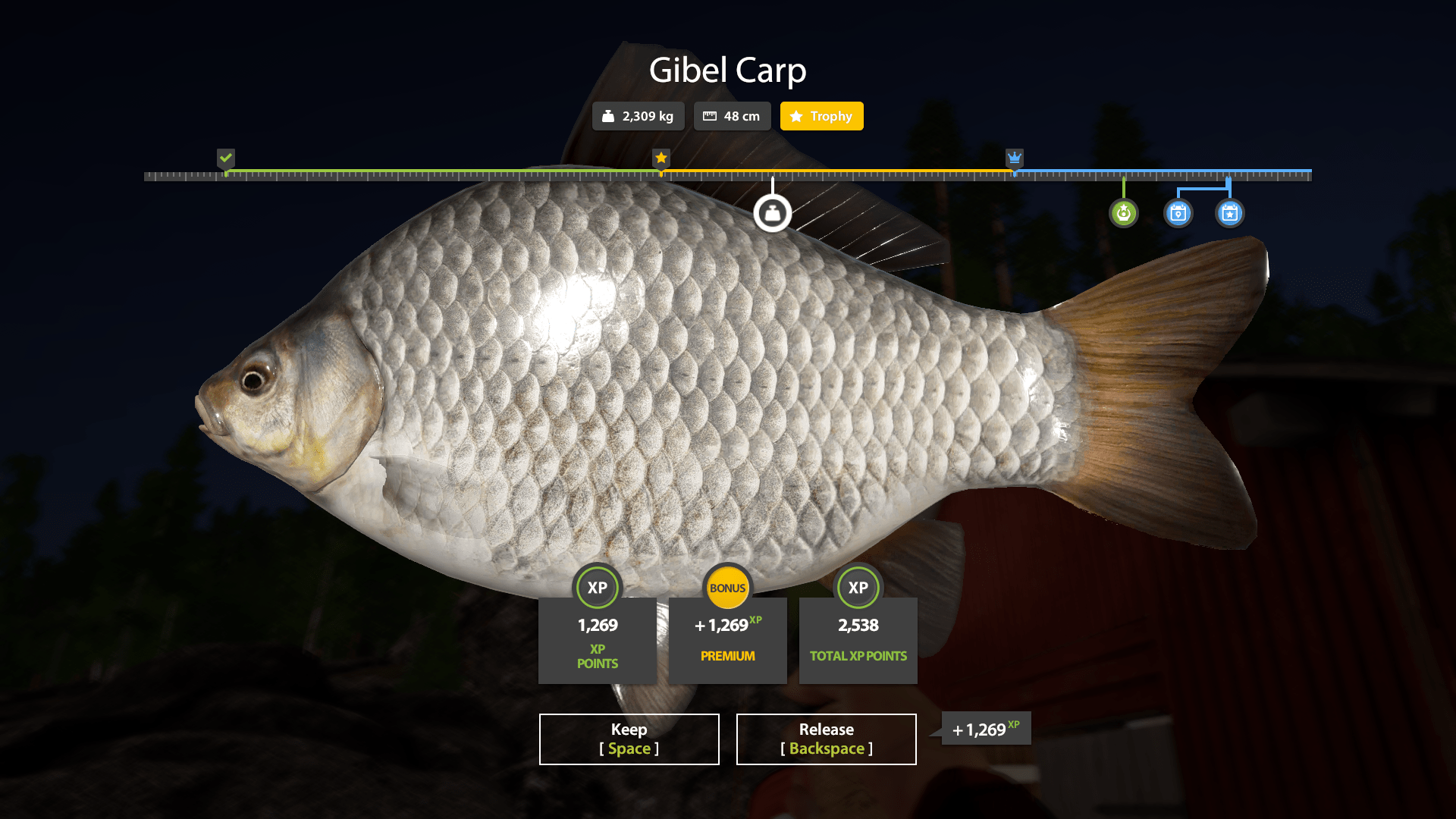
Task: Click the Total XP circle showing 2,538
Action: [858, 588]
